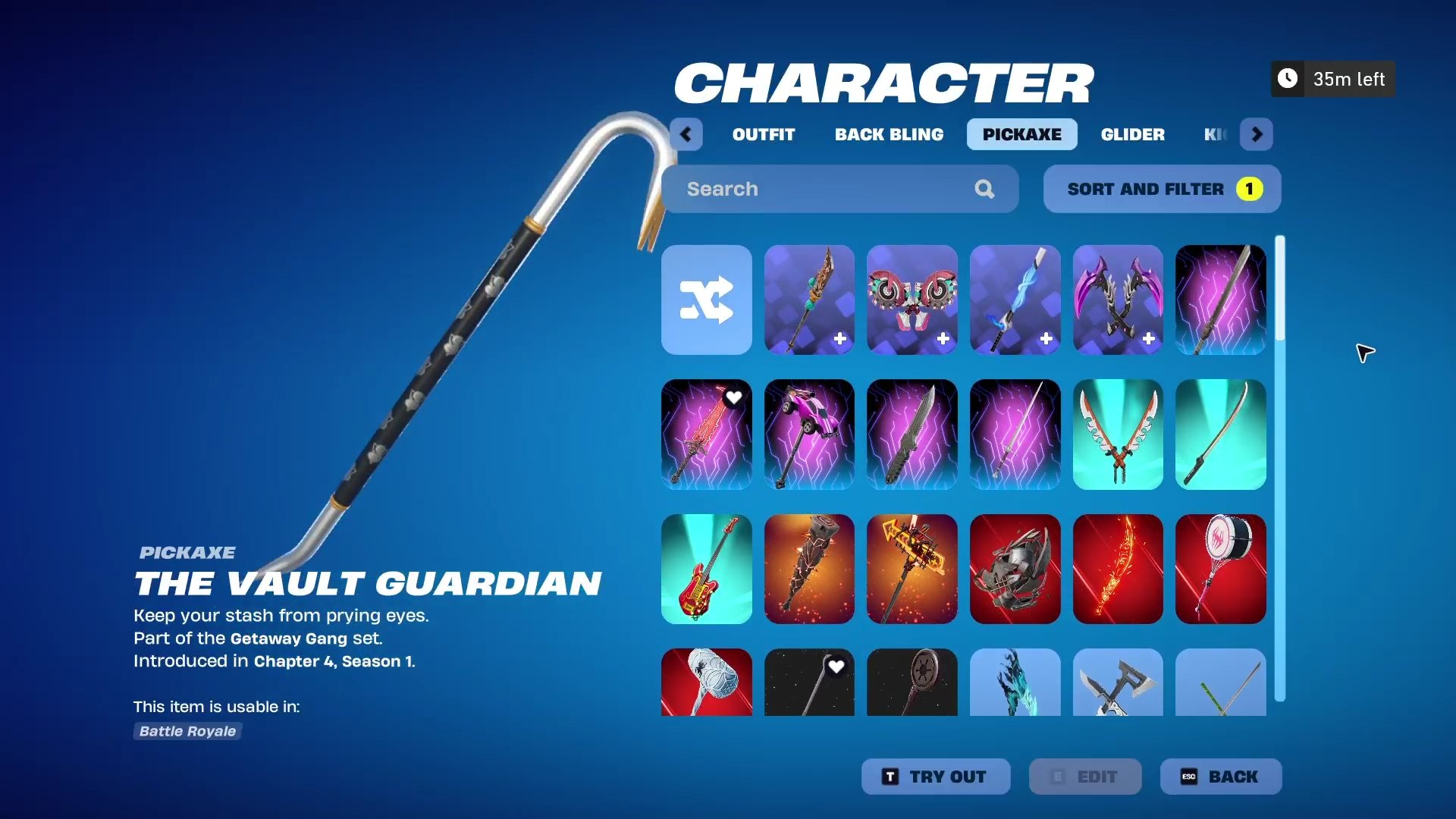Select the flaming blade pickaxe

coord(1118,570)
